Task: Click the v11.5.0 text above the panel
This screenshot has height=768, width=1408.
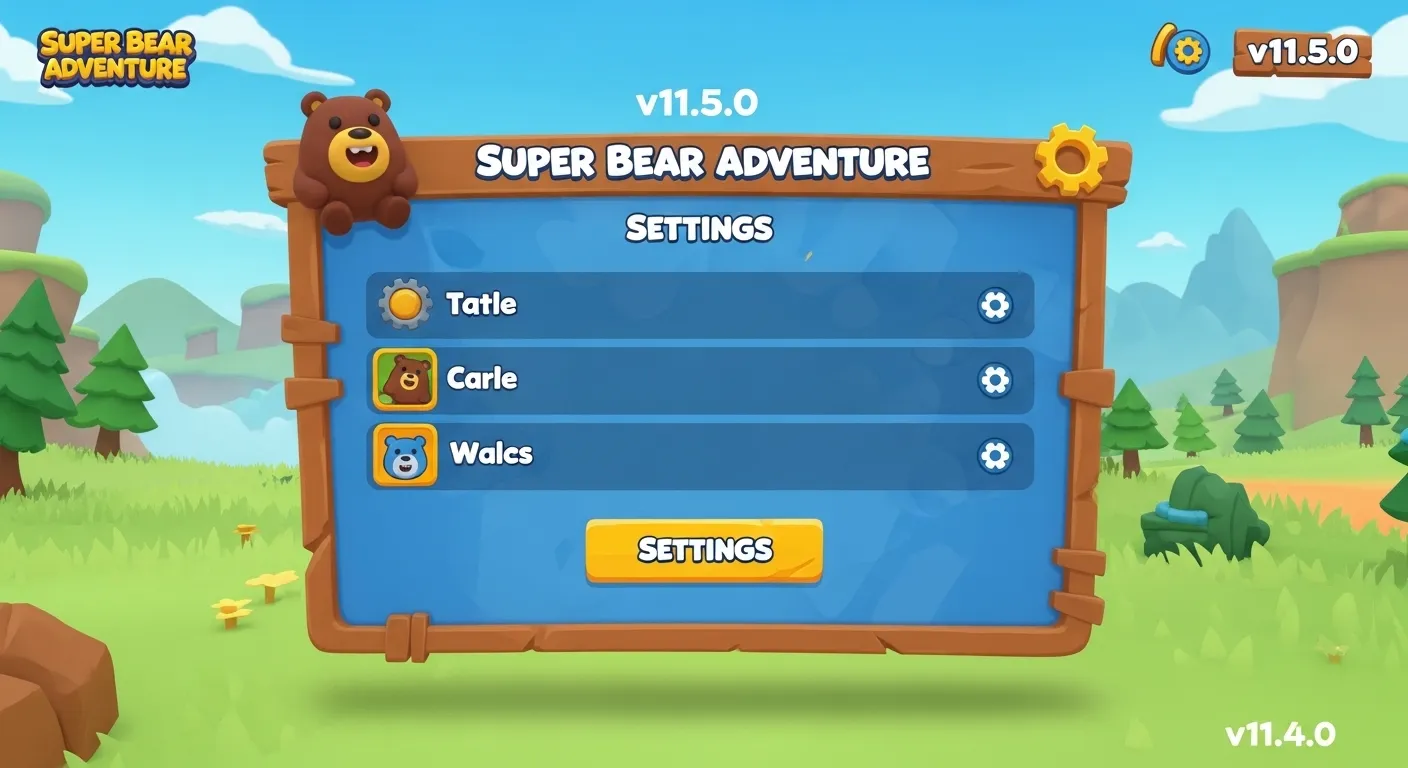Action: tap(699, 100)
